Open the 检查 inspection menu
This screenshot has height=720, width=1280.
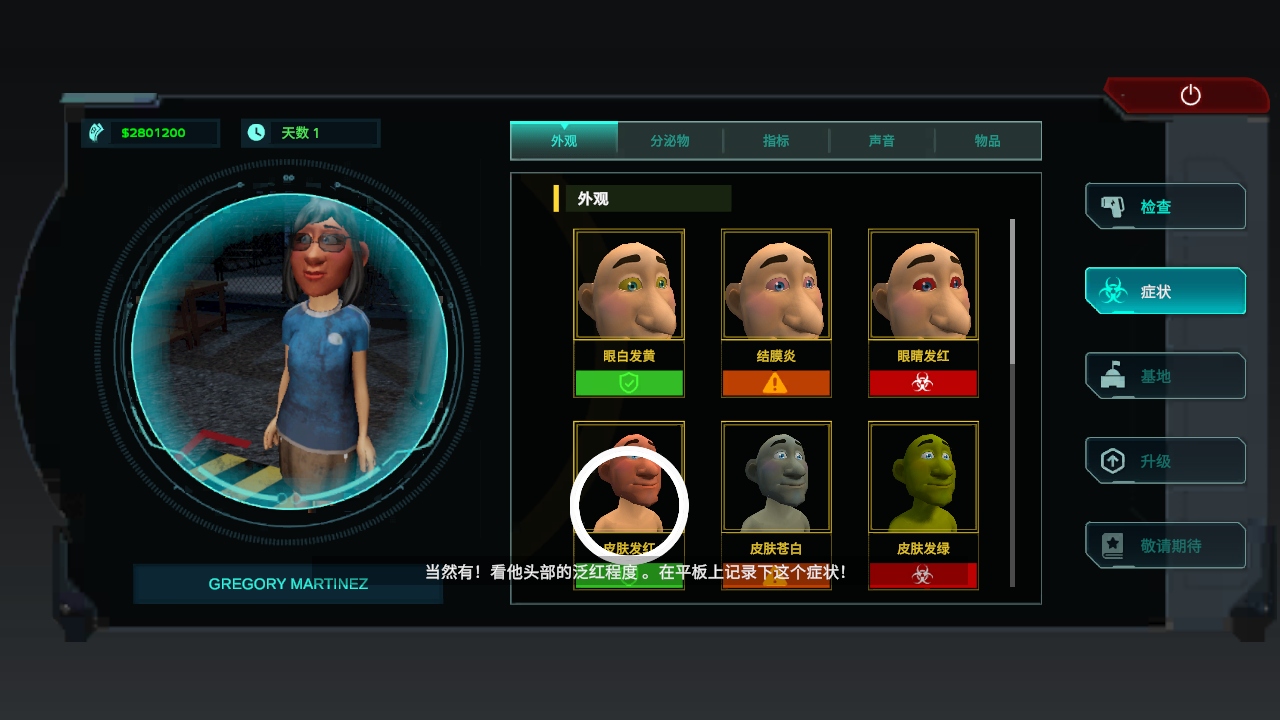tap(1165, 207)
